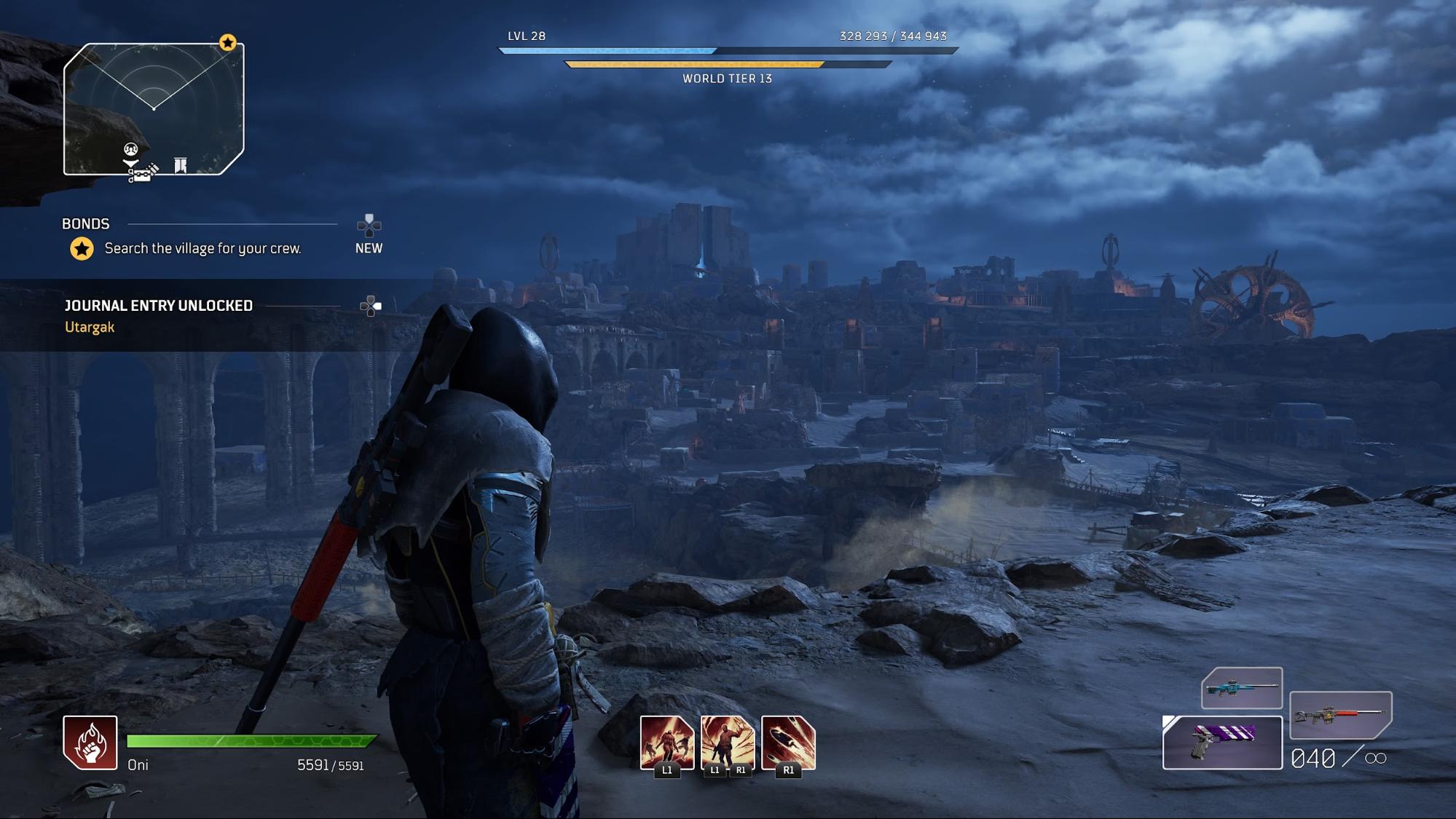Click the yellow star quest marker on minimap
Viewport: 1456px width, 819px height.
click(x=228, y=44)
